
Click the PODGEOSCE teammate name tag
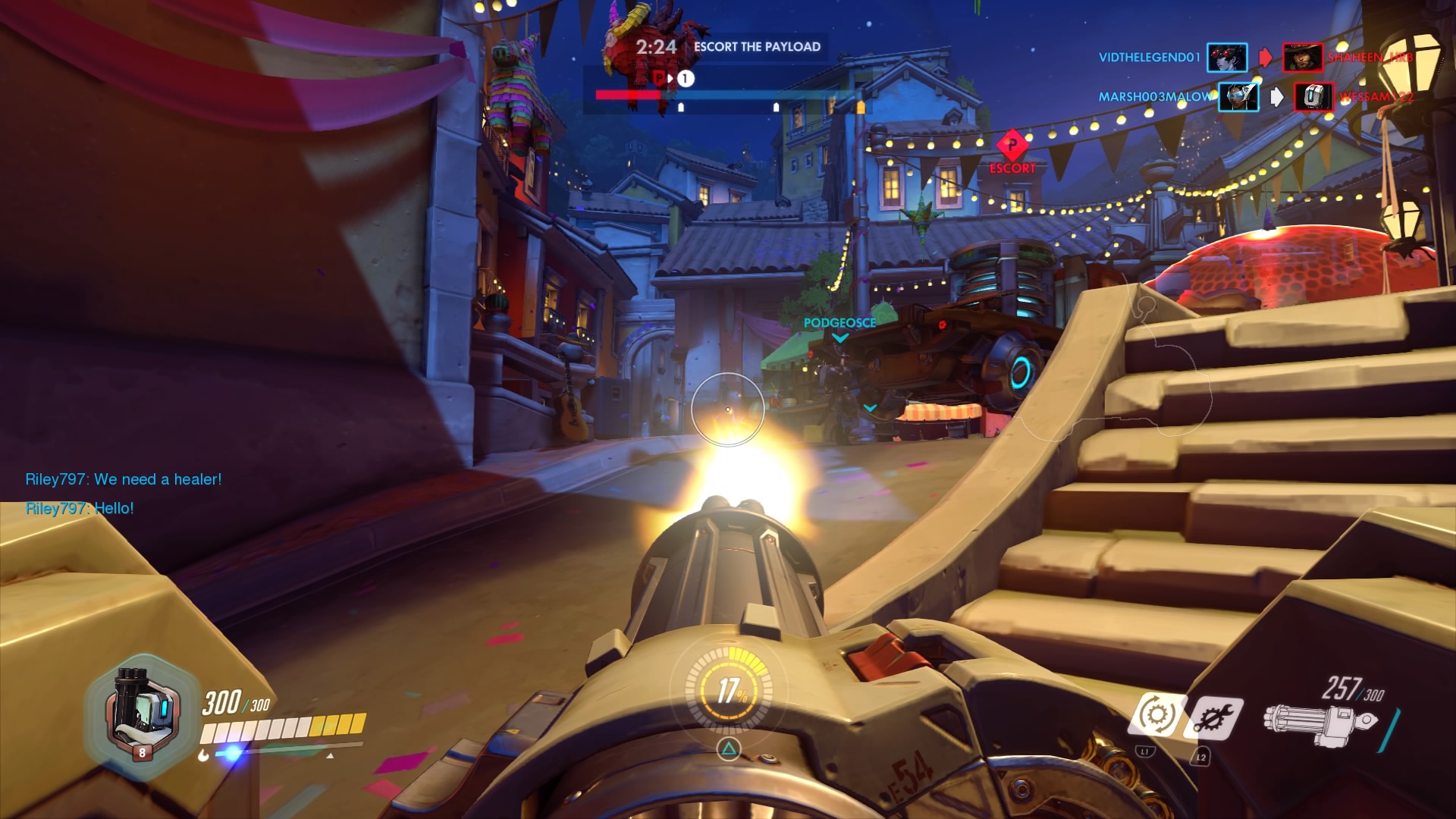(x=839, y=323)
